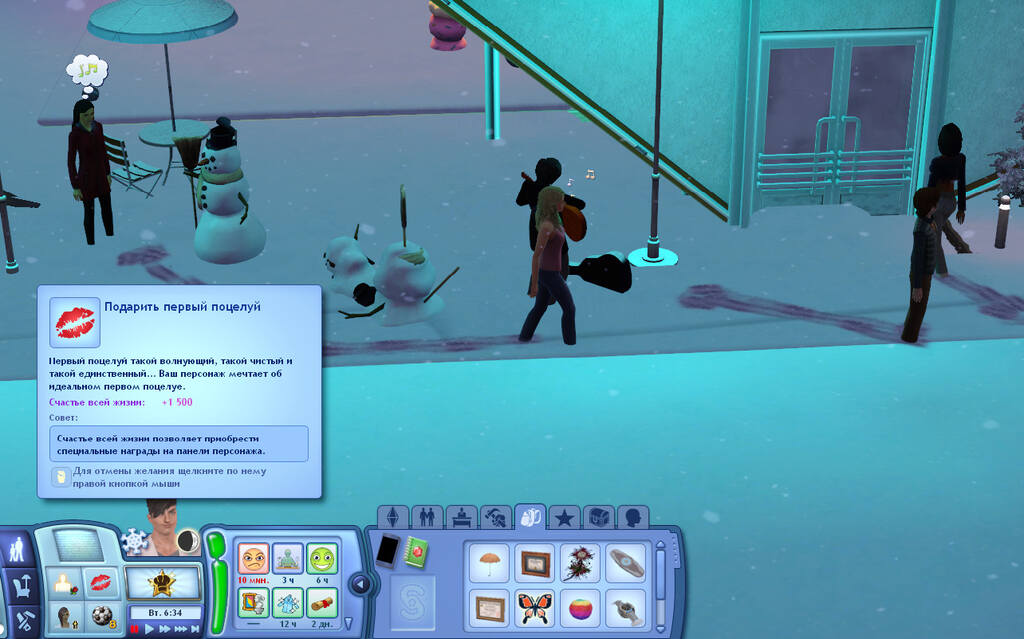Click the soccer ball wish slot

pyautogui.click(x=100, y=616)
